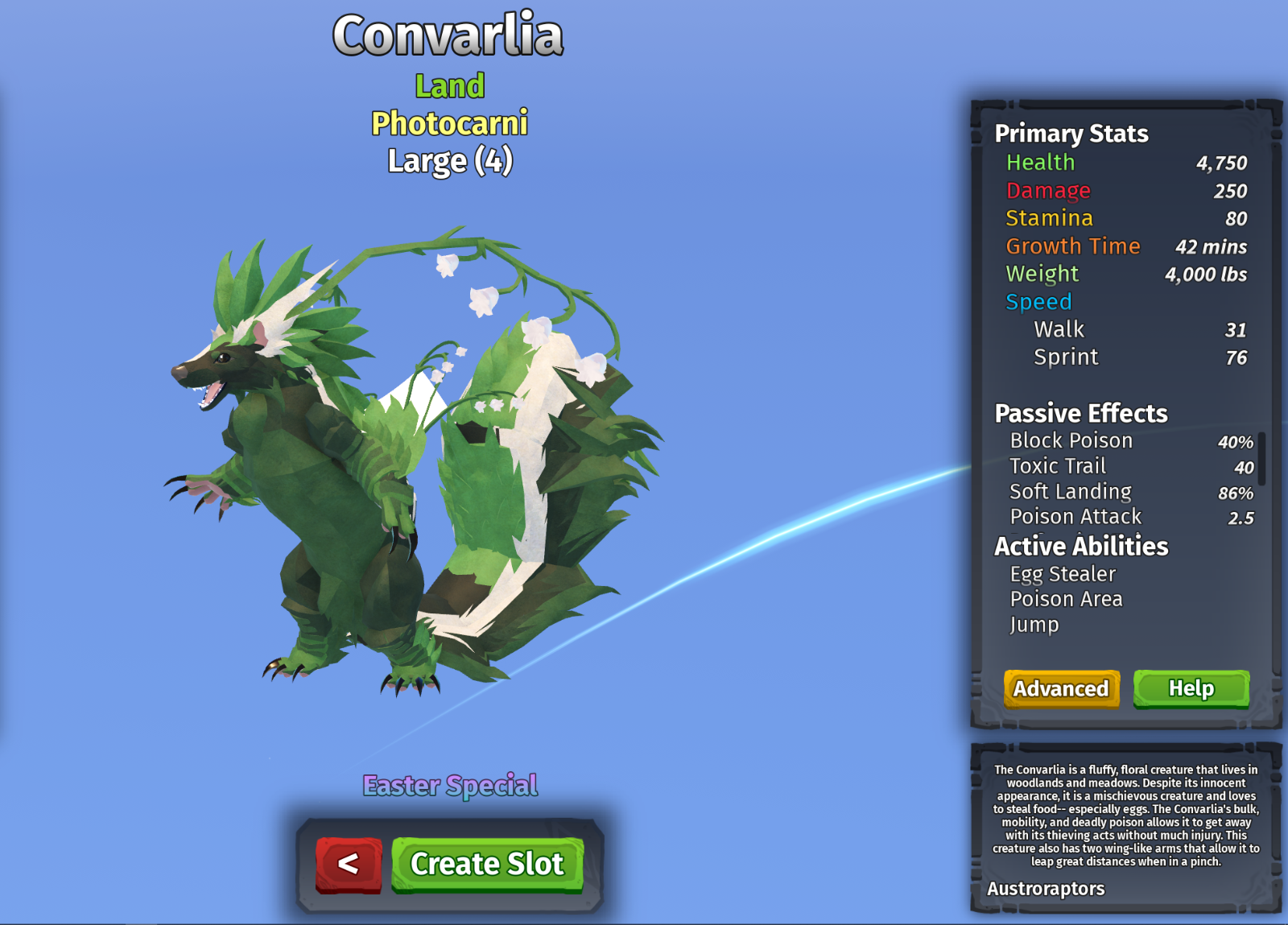Screen dimensions: 1288x925
Task: Click the Growth Time entry
Action: [x=1073, y=246]
